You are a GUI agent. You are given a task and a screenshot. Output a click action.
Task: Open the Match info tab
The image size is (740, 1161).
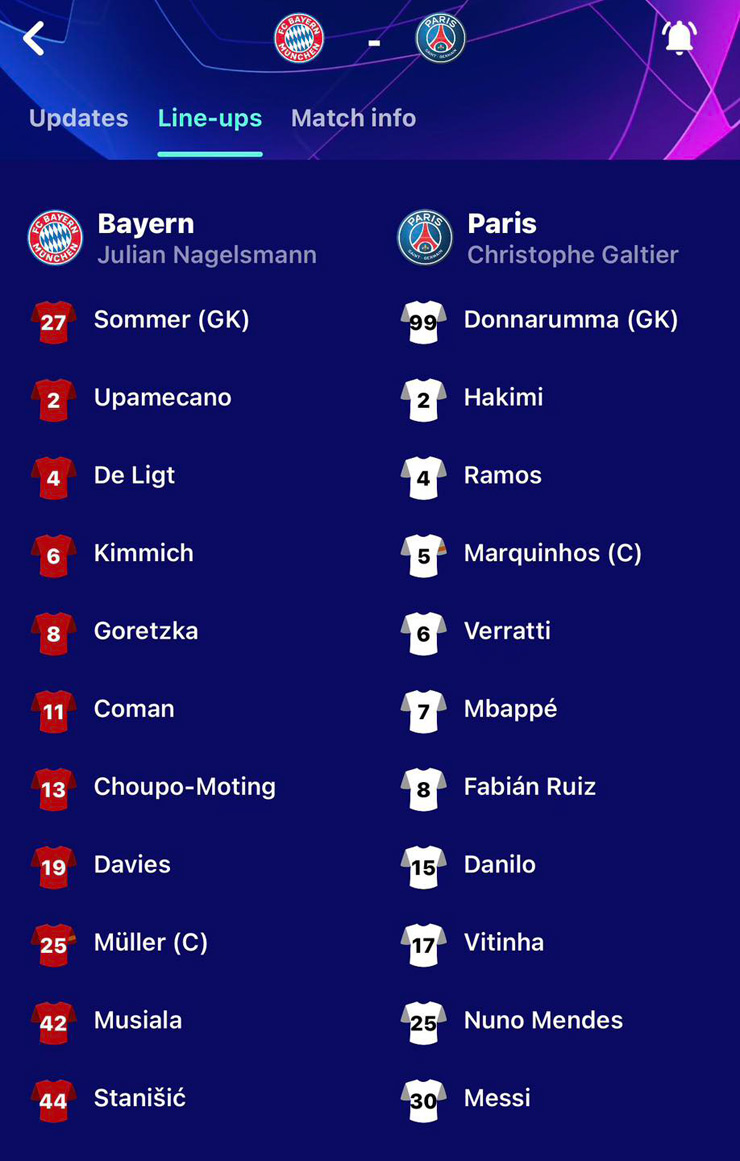pos(353,118)
